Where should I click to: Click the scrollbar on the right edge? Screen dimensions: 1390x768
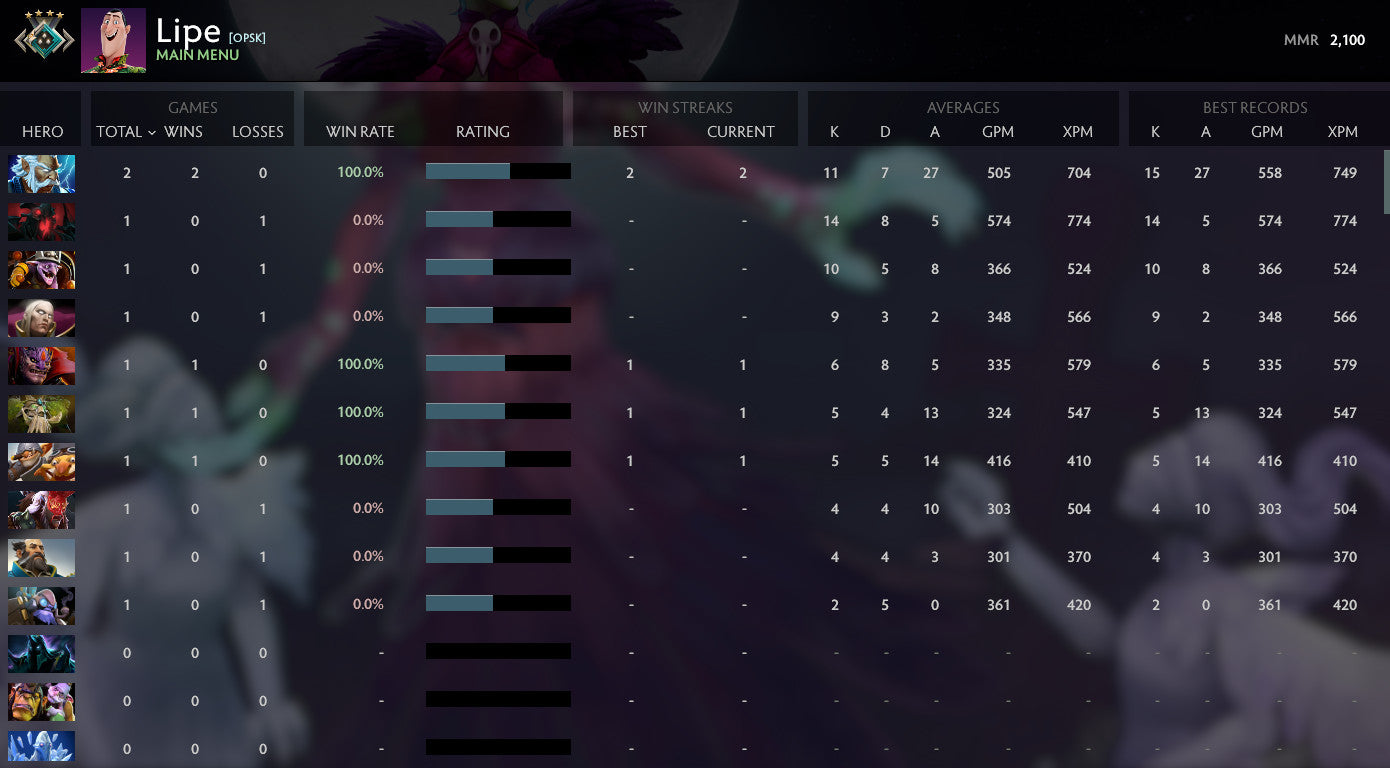[x=1385, y=180]
